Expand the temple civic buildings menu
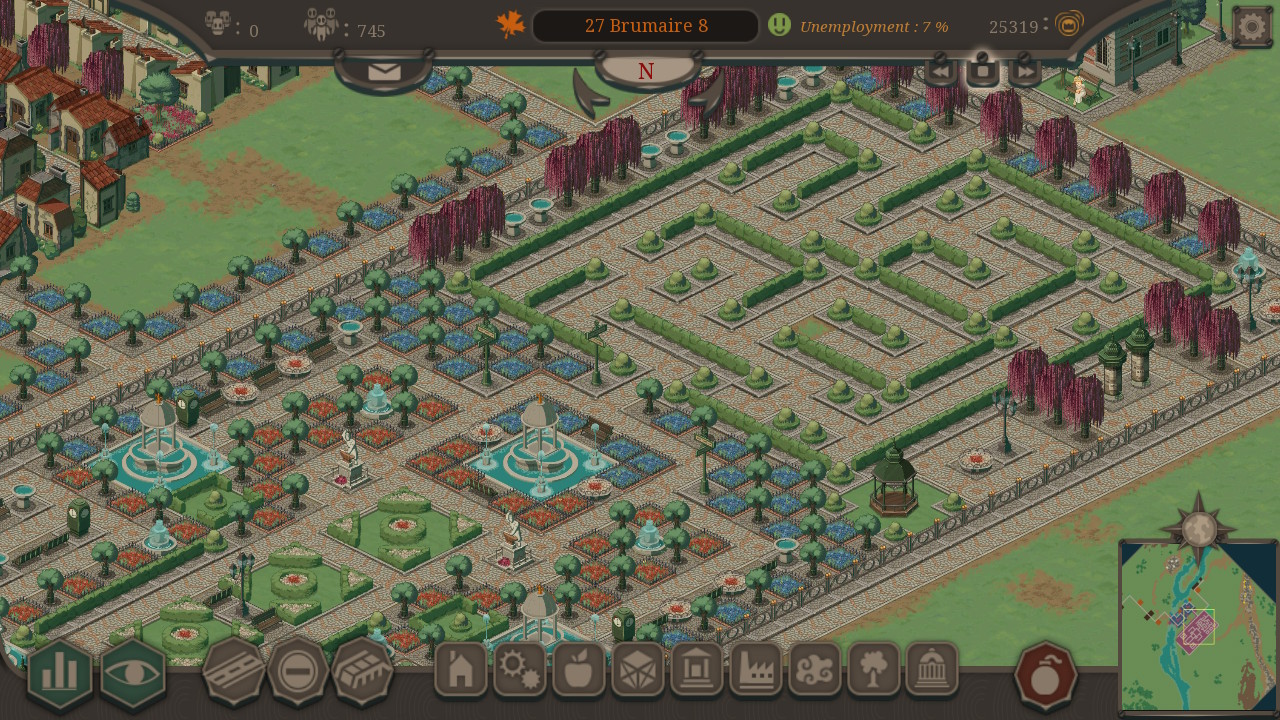The width and height of the screenshot is (1280, 720). pyautogui.click(x=698, y=671)
